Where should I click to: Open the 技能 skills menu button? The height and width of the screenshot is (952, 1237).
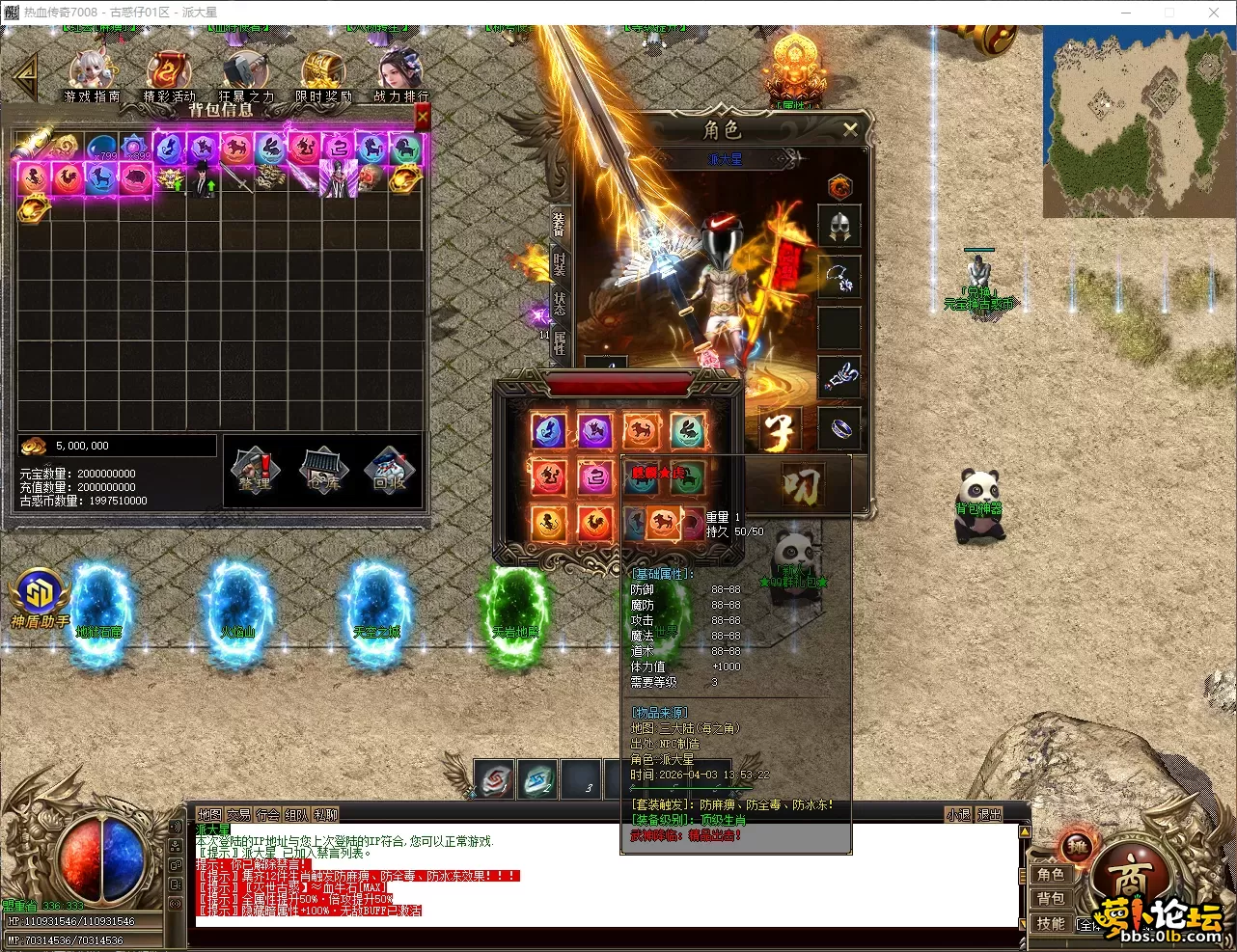(x=1051, y=923)
